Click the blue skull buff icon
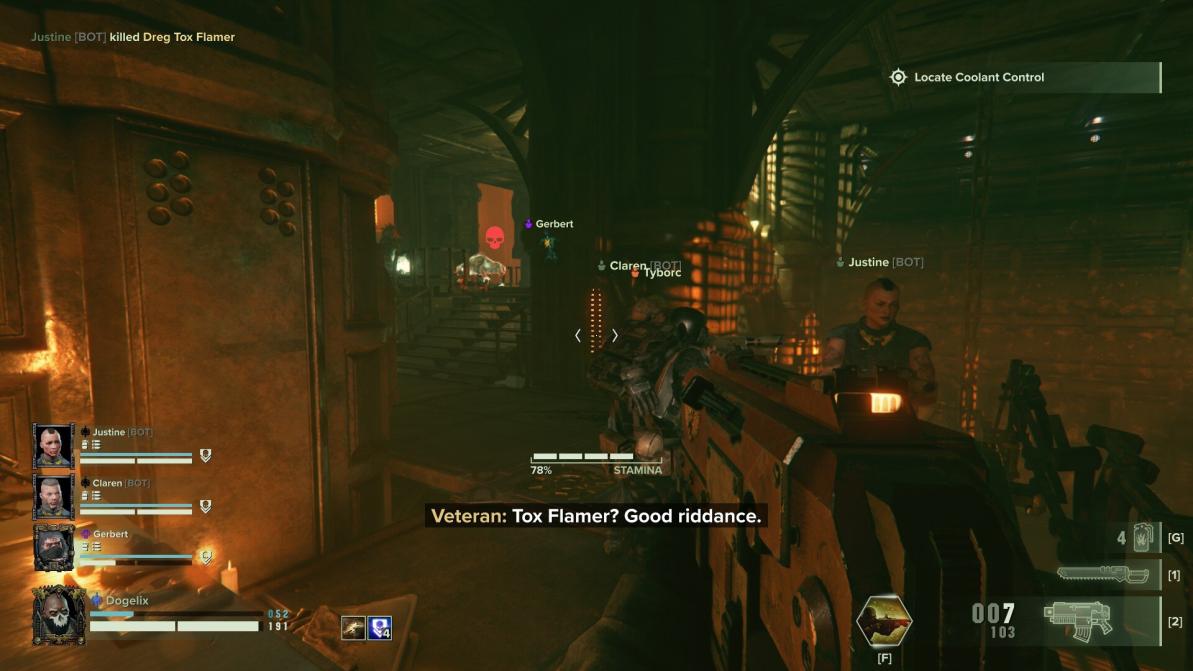1193x671 pixels. (380, 627)
